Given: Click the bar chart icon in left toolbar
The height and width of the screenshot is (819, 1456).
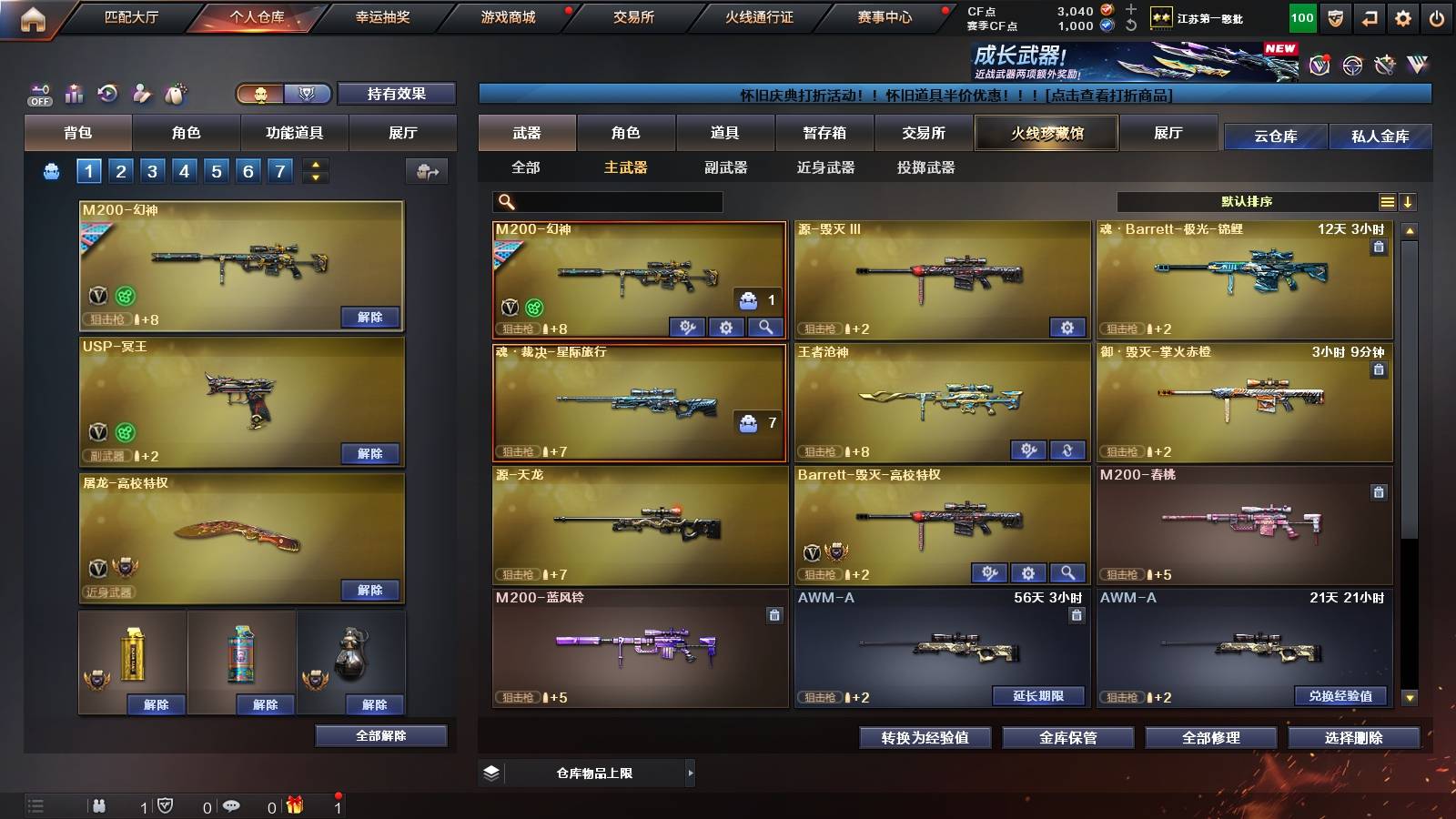Looking at the screenshot, I should pyautogui.click(x=72, y=92).
